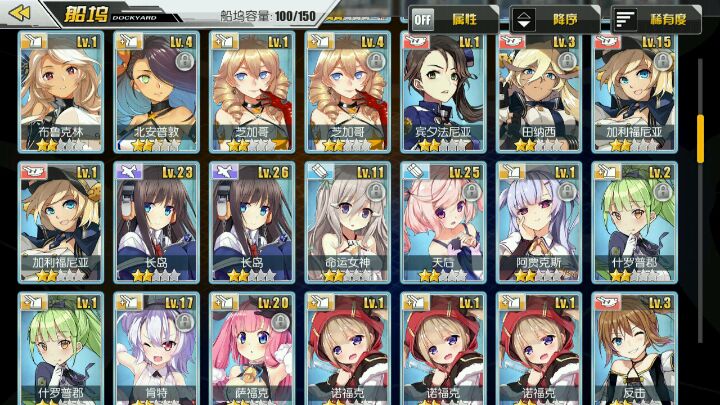Viewport: 720px width, 405px height.
Task: Pick the Lv.26 长岛 ship card
Action: 250,221
